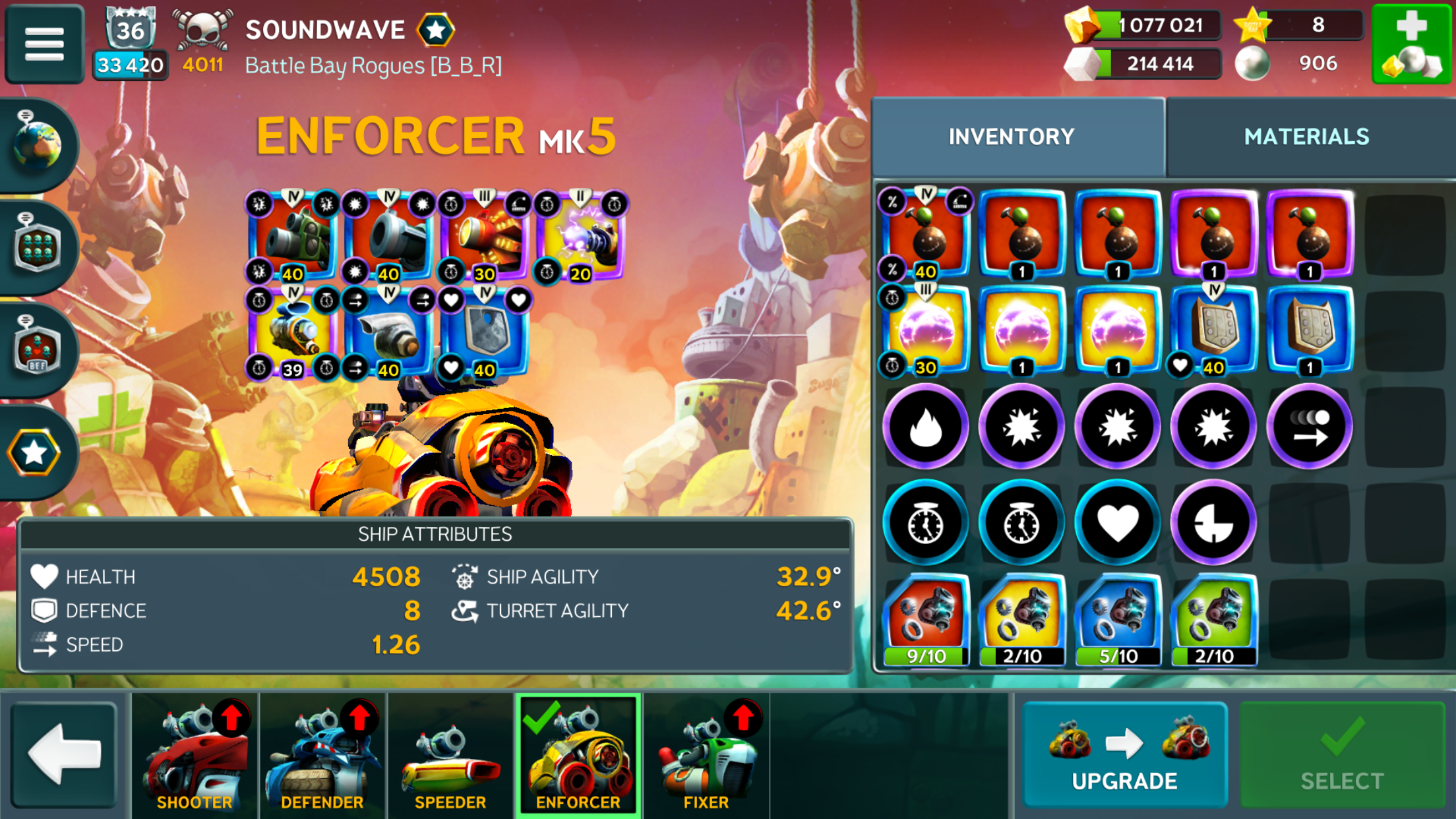Image resolution: width=1456 pixels, height=819 pixels.
Task: Pick the Speeder ship
Action: pos(450,756)
